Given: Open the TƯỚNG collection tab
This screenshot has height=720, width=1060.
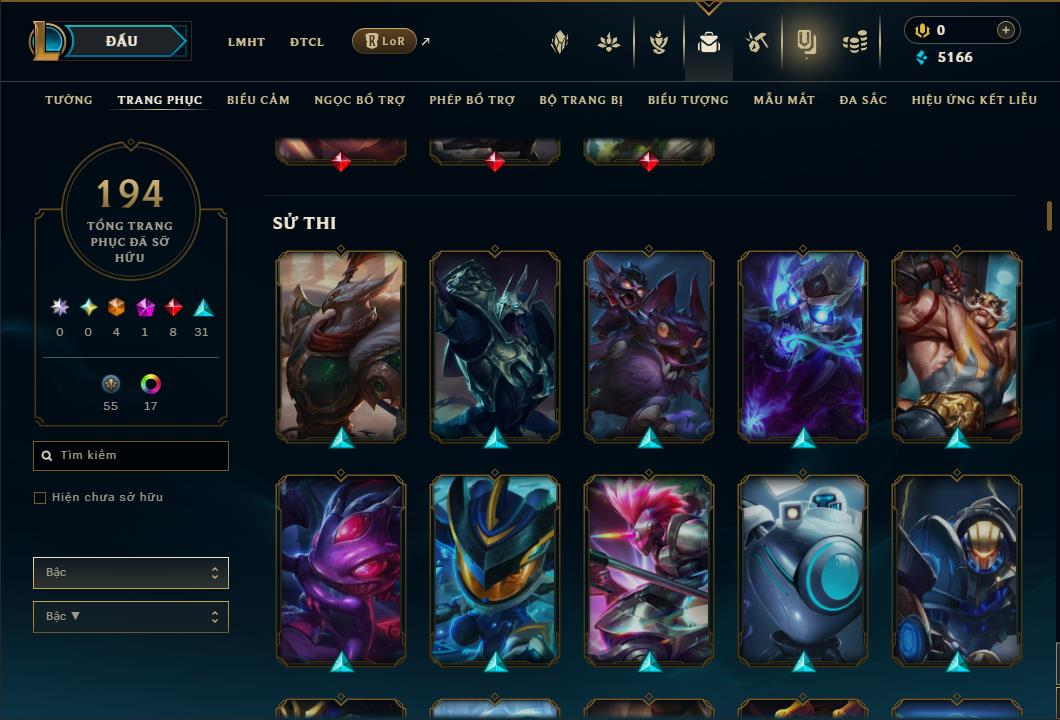Looking at the screenshot, I should click(69, 100).
